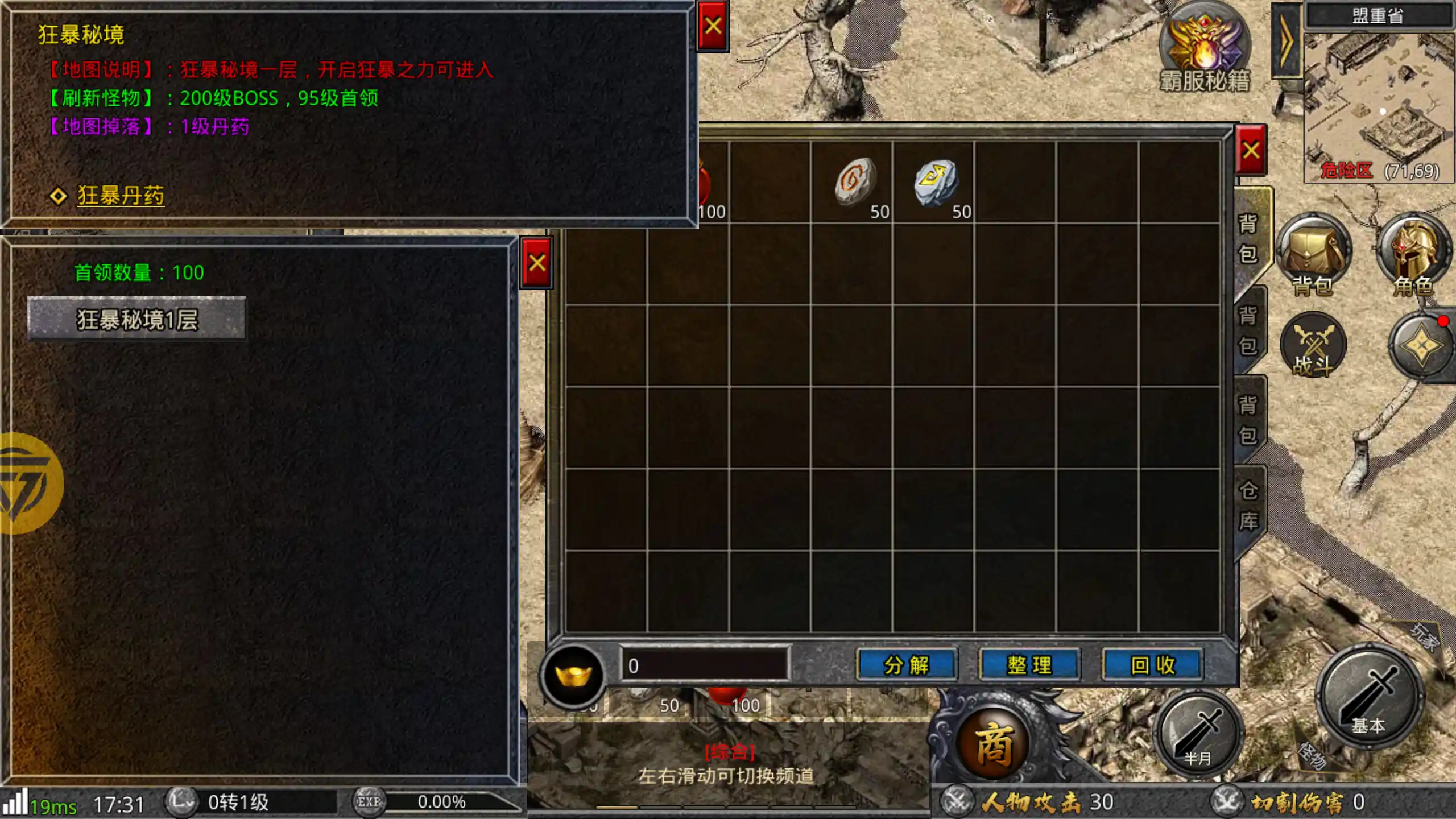The width and height of the screenshot is (1456, 819).
Task: Click the 分解 decompose button
Action: click(x=907, y=665)
